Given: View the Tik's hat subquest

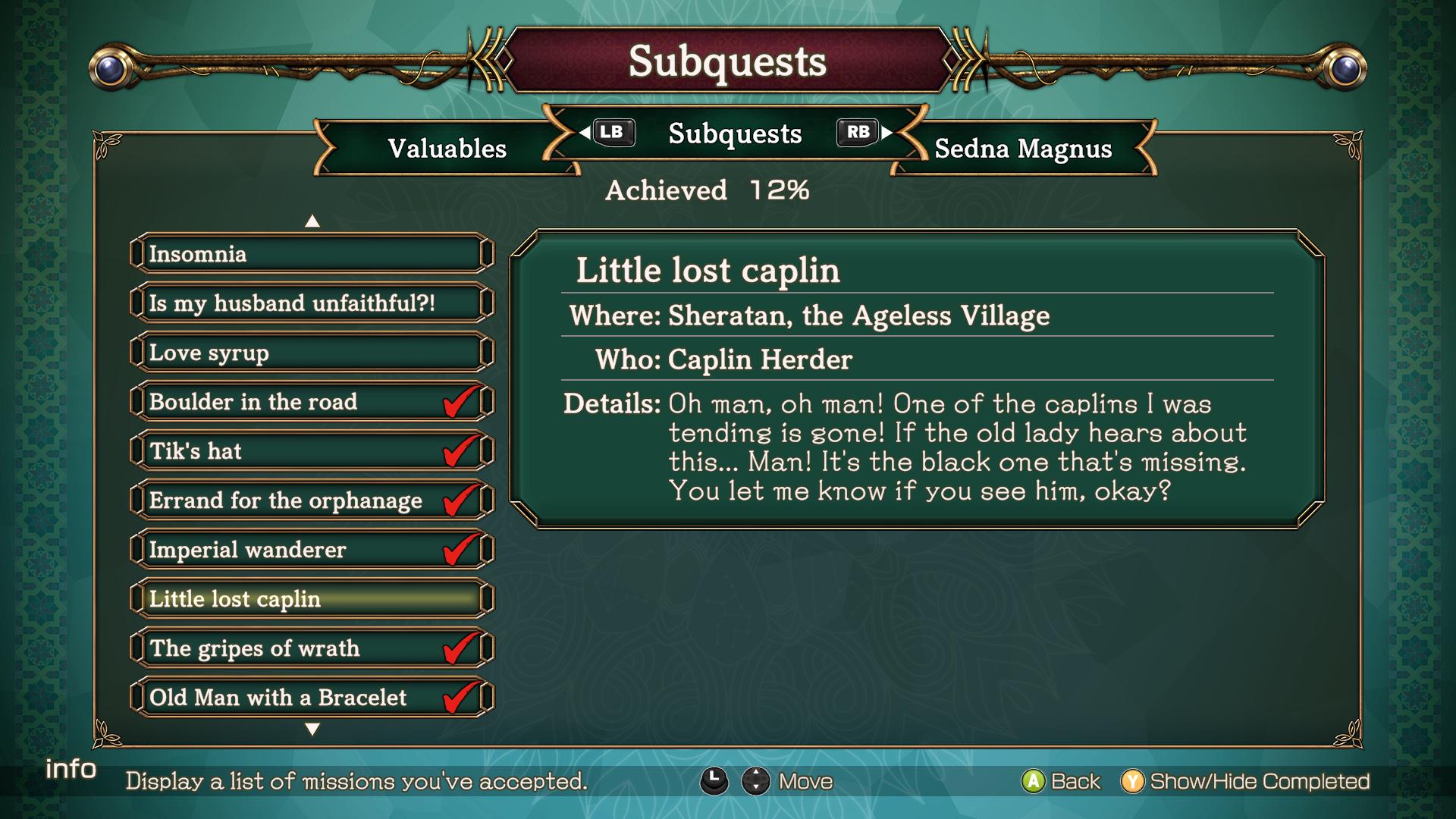Looking at the screenshot, I should click(311, 451).
